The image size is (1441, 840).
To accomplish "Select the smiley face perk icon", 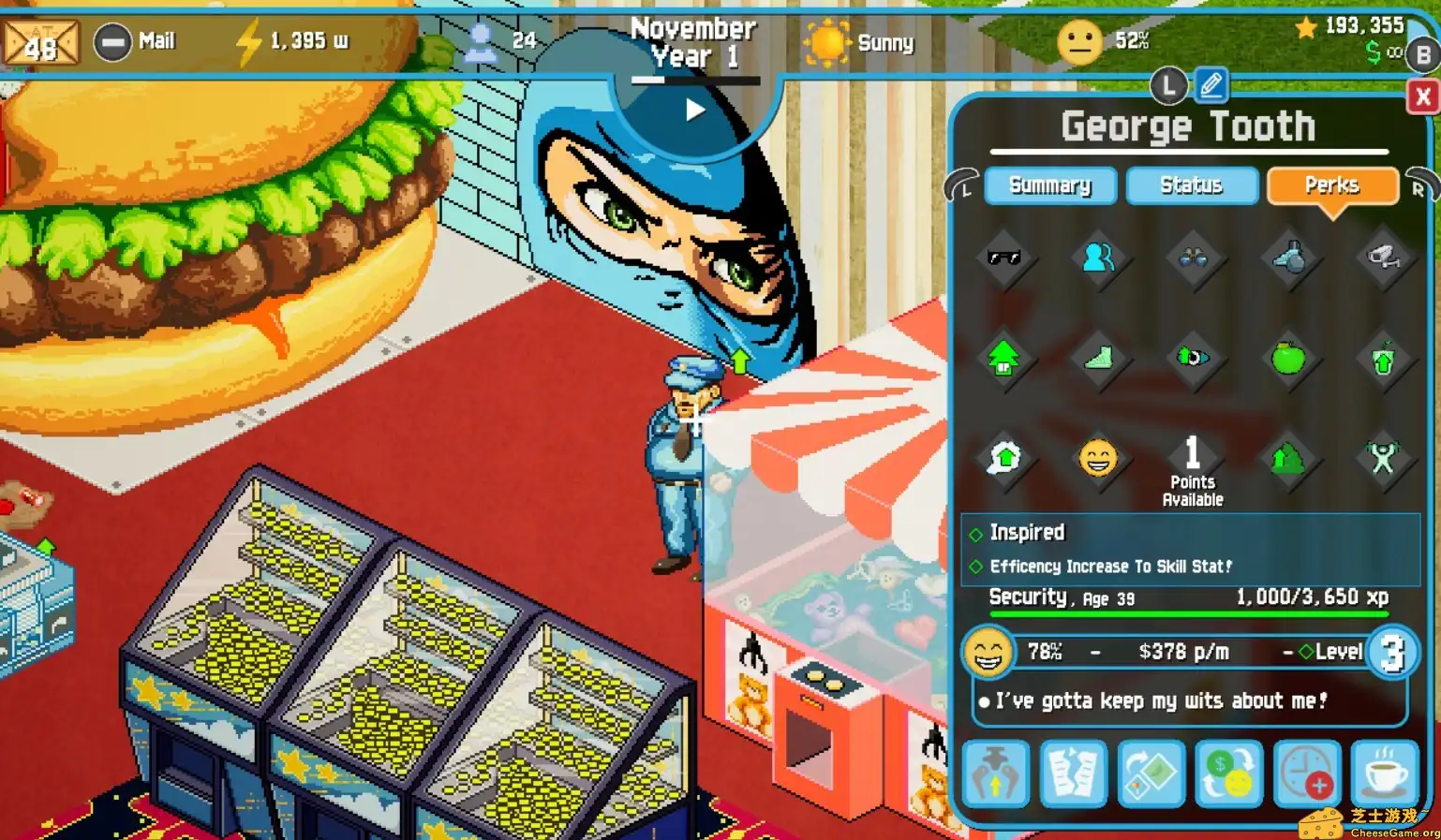I will click(x=1100, y=458).
